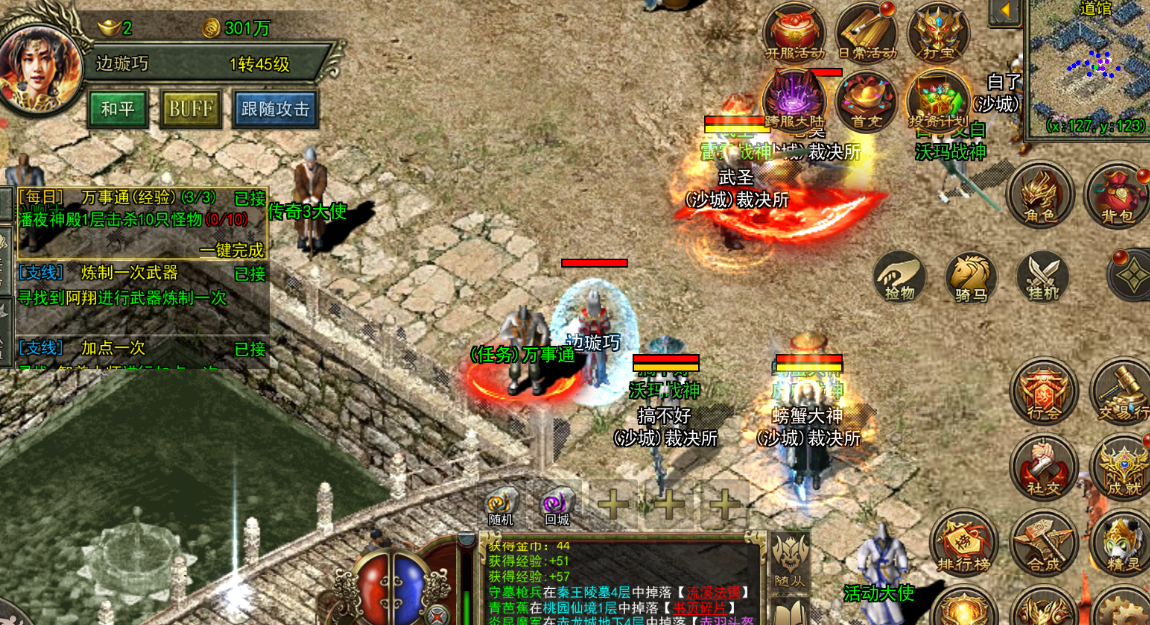Image resolution: width=1150 pixels, height=625 pixels.
Task: Use the 回城 return-to-town scroll
Action: coord(557,505)
